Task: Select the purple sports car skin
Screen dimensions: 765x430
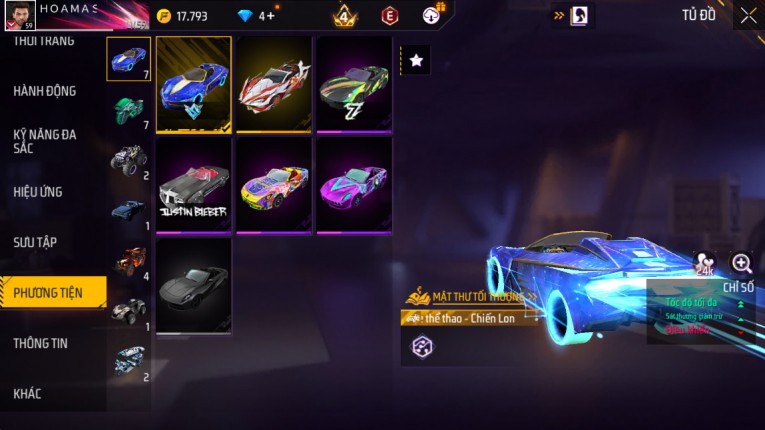Action: pyautogui.click(x=354, y=185)
